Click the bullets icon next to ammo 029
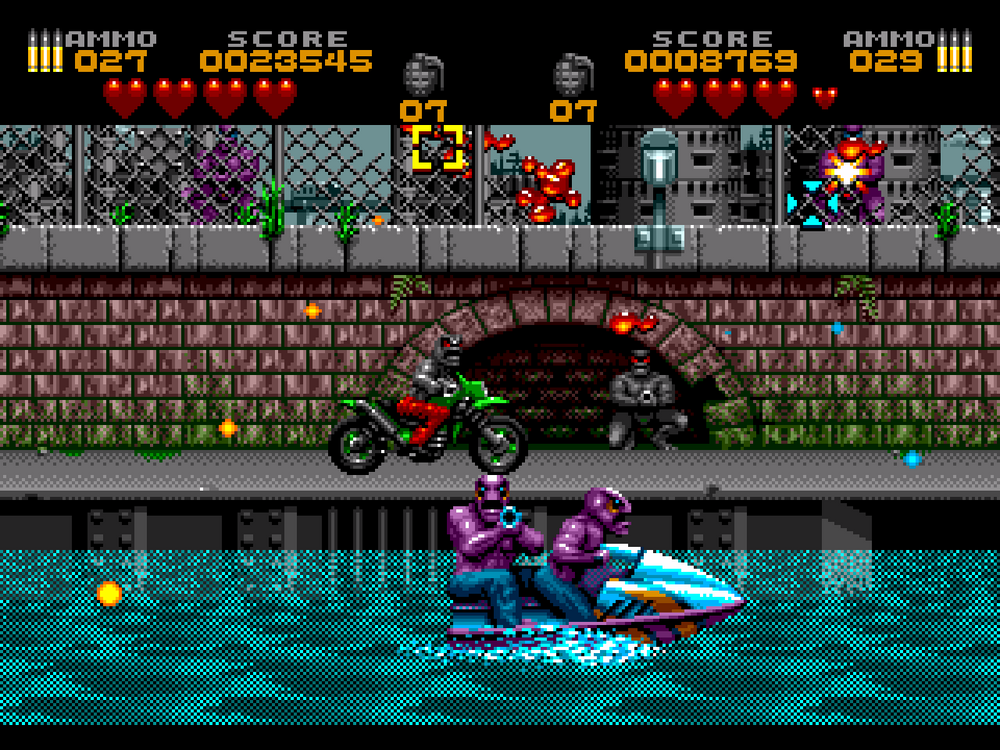This screenshot has width=1000, height=750. coord(953,51)
